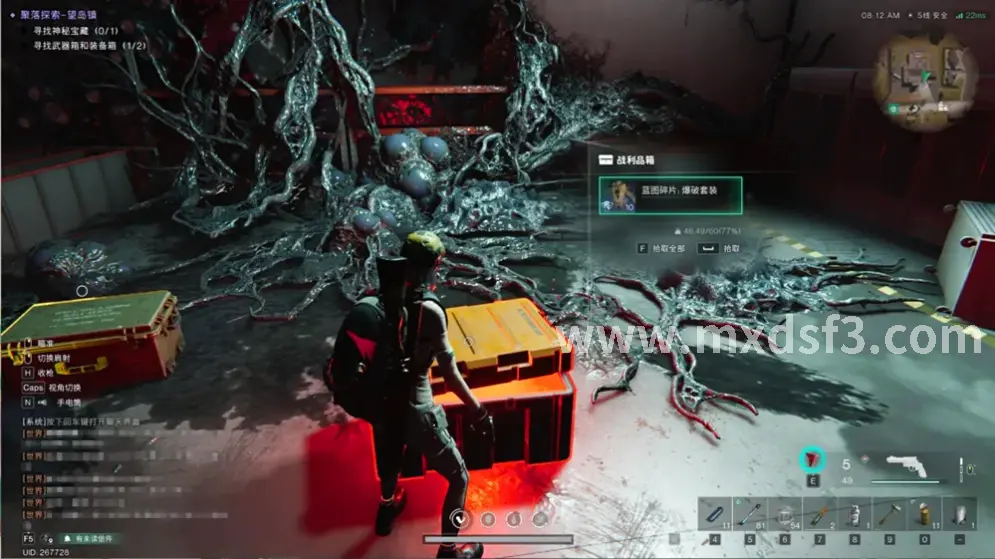This screenshot has height=559, width=995.
Task: Select the last hotbar slot with white item
Action: pyautogui.click(x=959, y=516)
